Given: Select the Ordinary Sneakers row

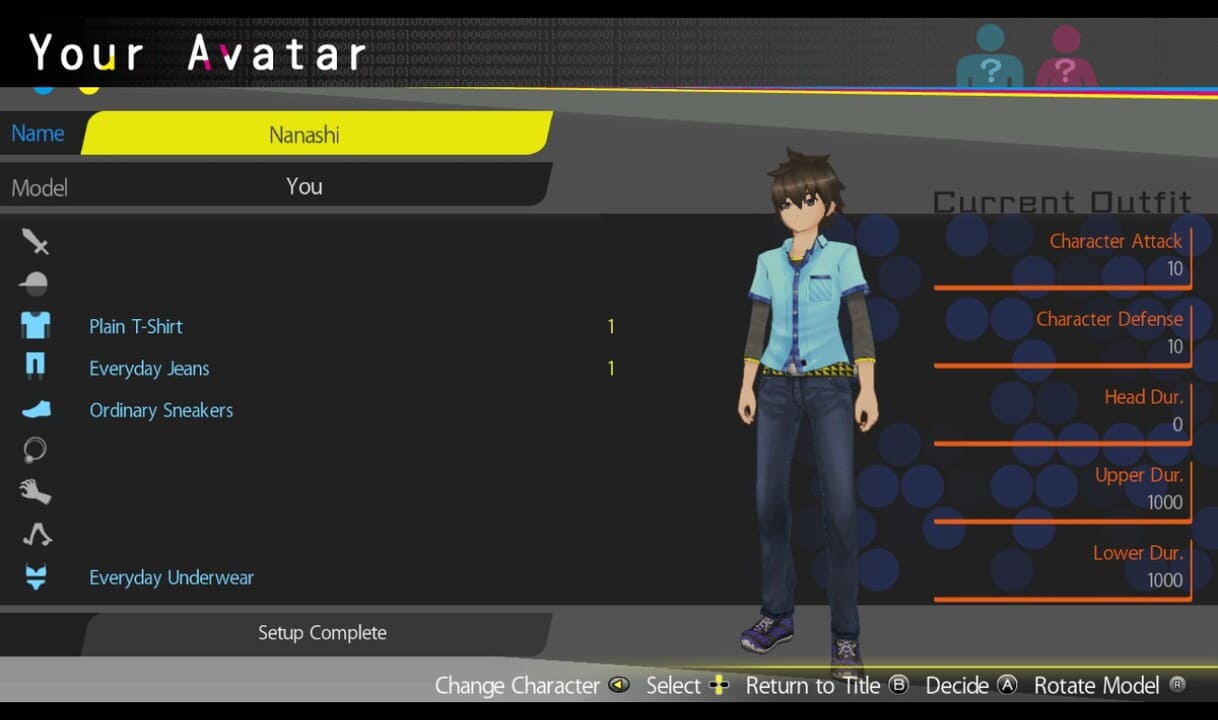Looking at the screenshot, I should [x=161, y=411].
